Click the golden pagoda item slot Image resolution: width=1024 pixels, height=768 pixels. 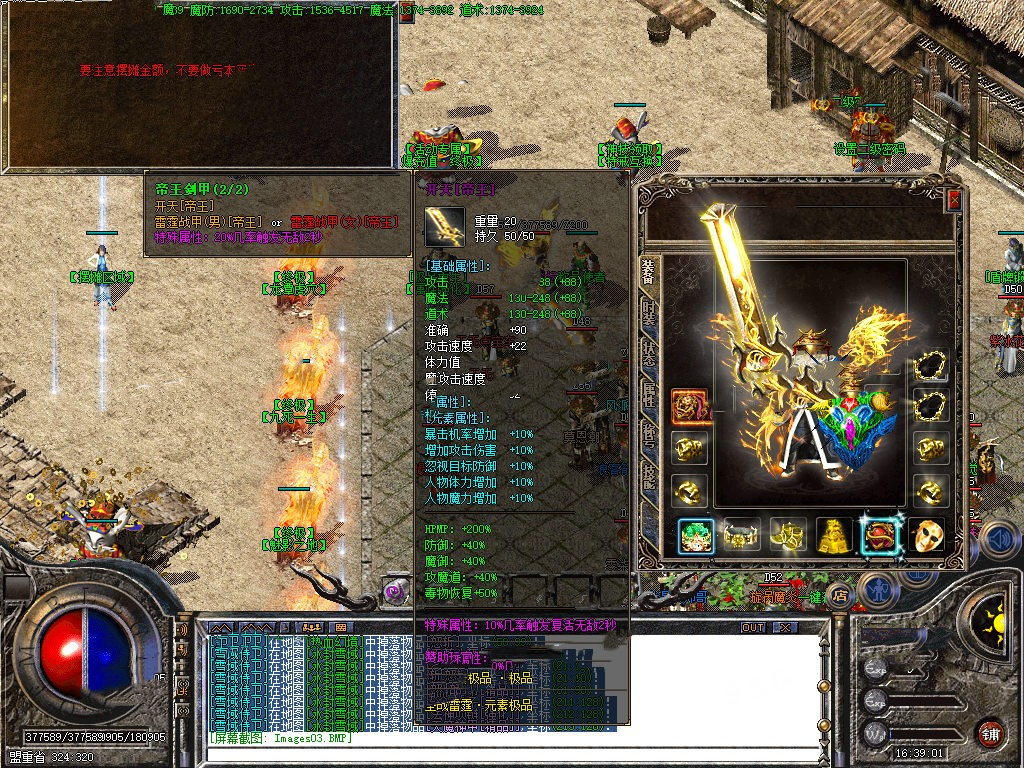point(834,537)
